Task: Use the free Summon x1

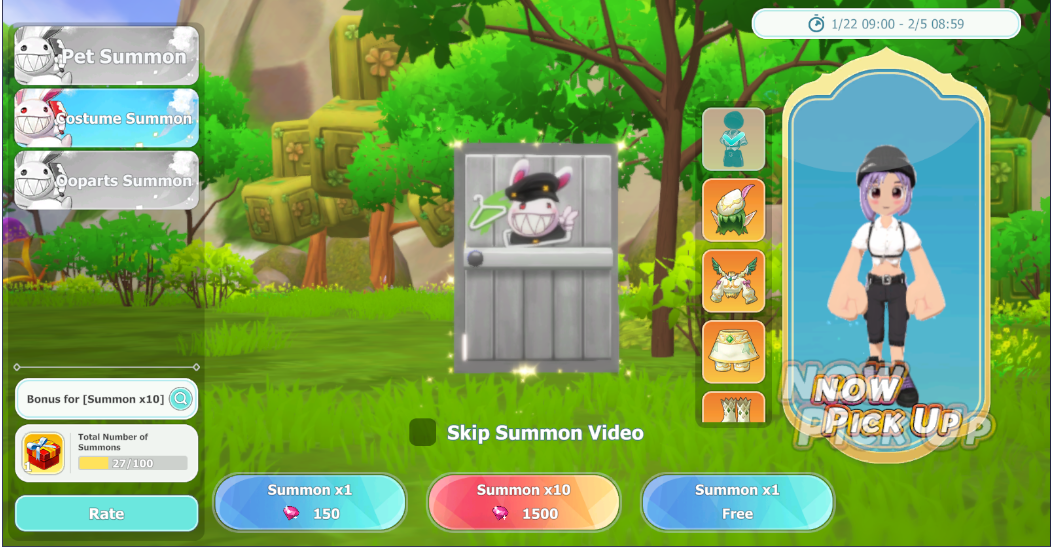Action: [737, 502]
